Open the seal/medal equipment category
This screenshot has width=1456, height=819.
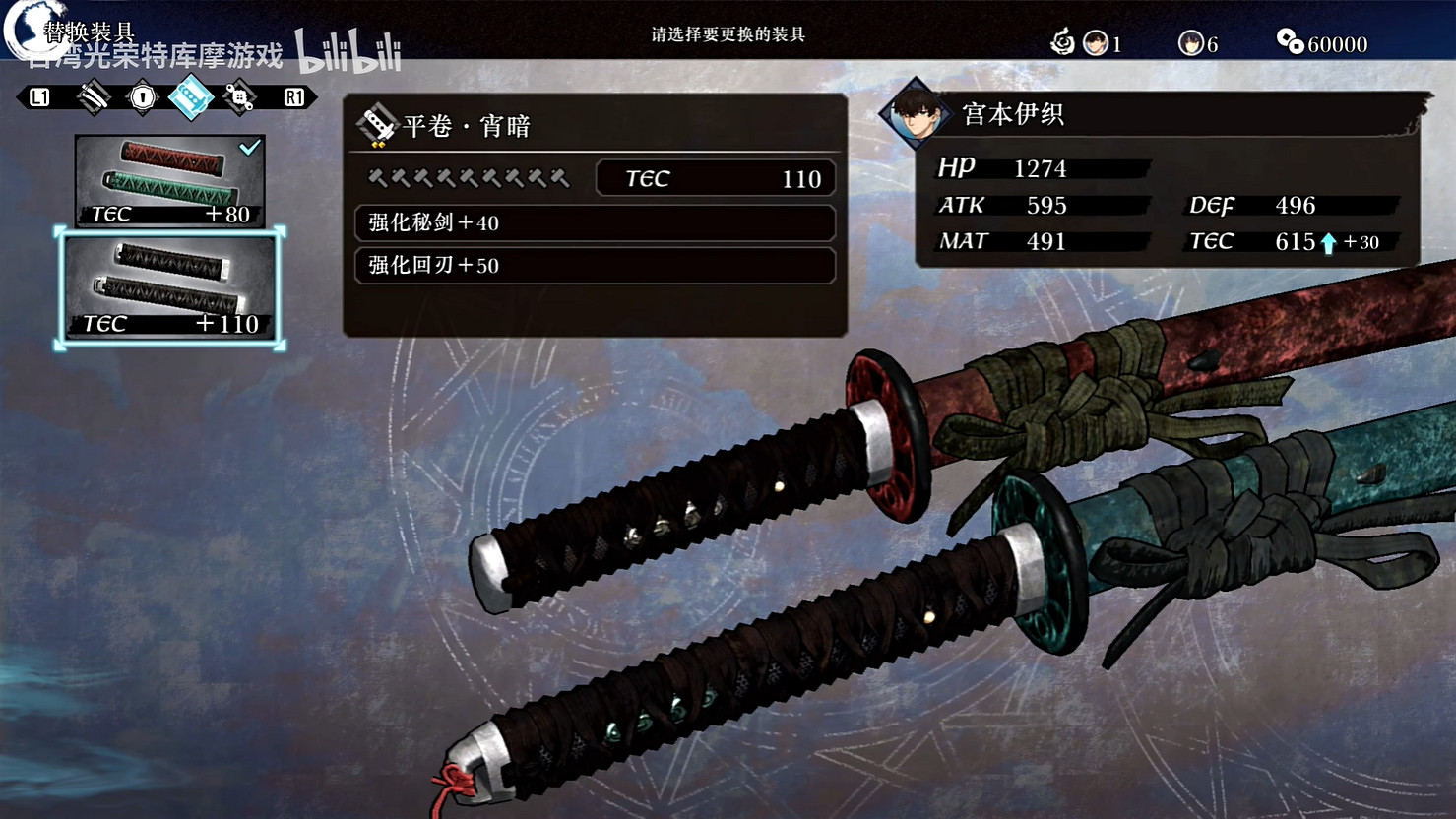(x=140, y=98)
